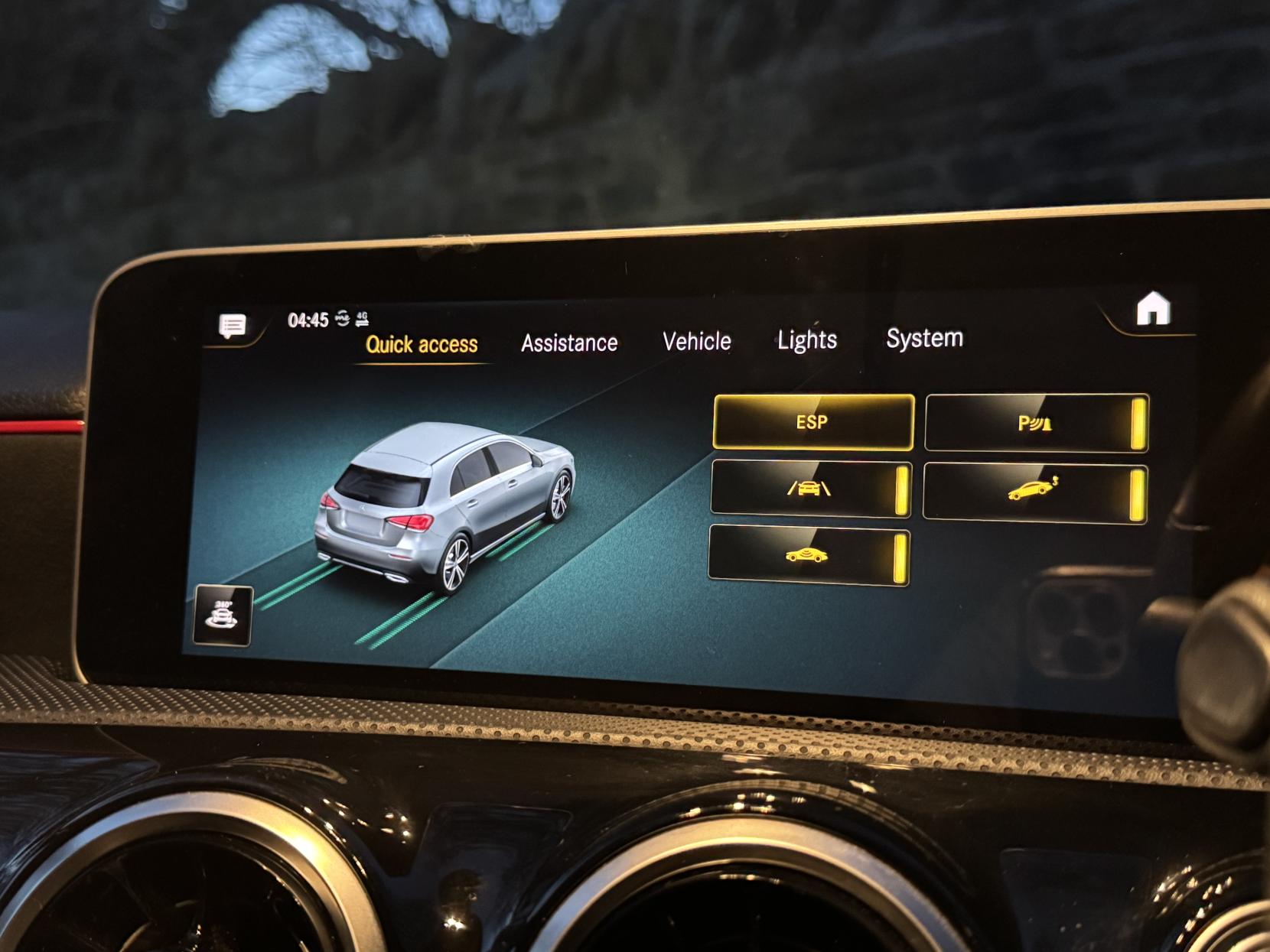Switch to the Assistance tab
1270x952 pixels.
[x=569, y=343]
